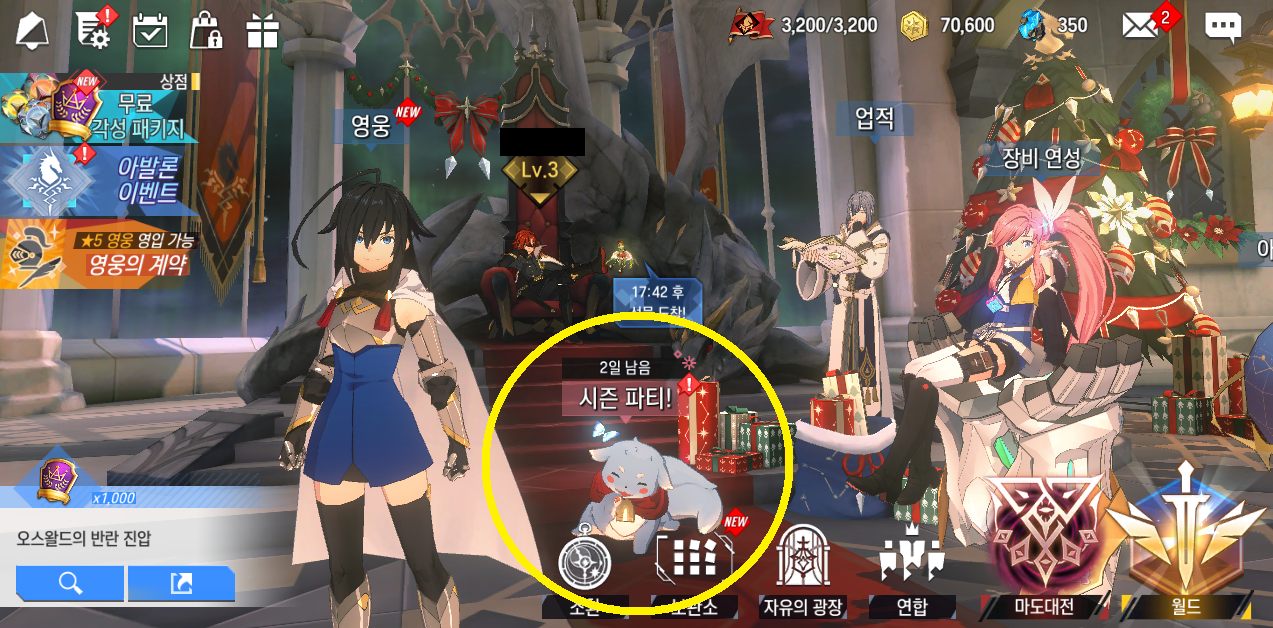Click the quest shortcut arrow button
1273x628 pixels.
[x=181, y=583]
